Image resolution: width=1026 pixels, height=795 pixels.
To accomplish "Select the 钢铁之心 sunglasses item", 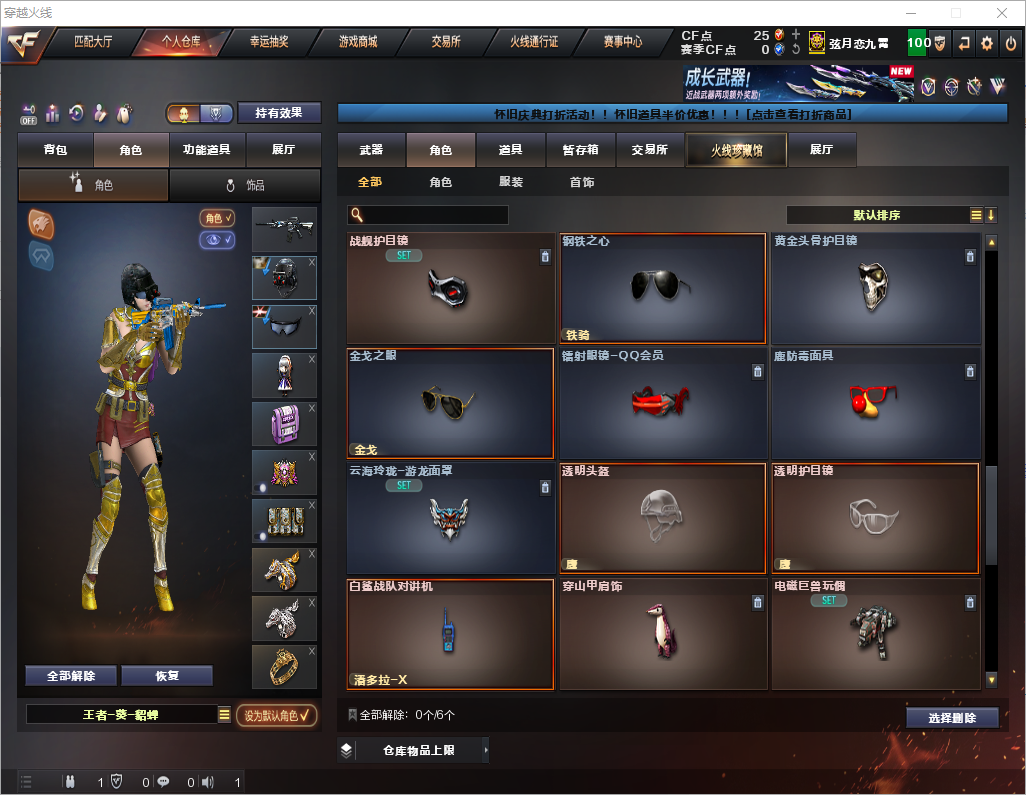I will [662, 290].
